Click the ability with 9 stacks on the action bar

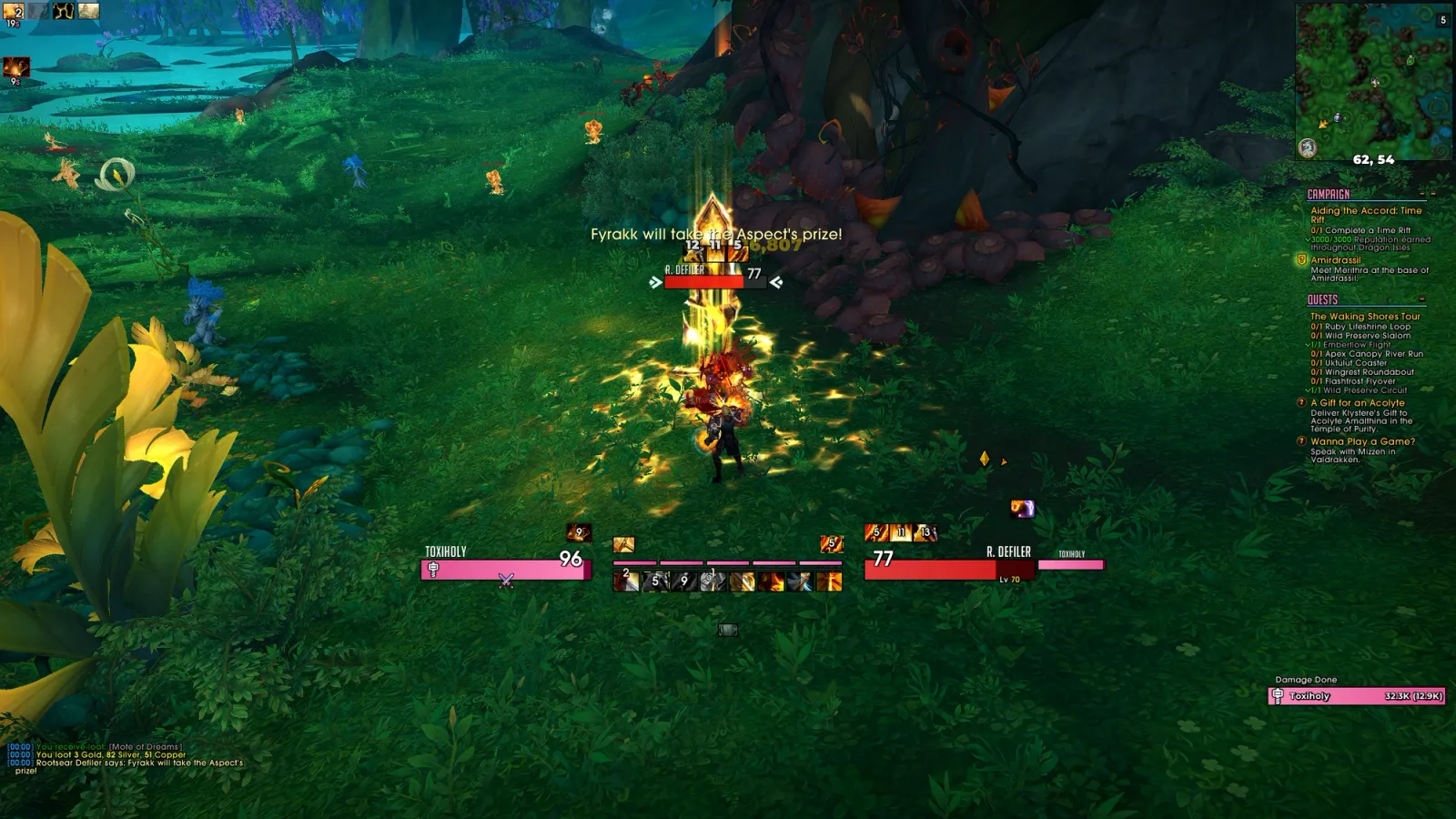(682, 581)
